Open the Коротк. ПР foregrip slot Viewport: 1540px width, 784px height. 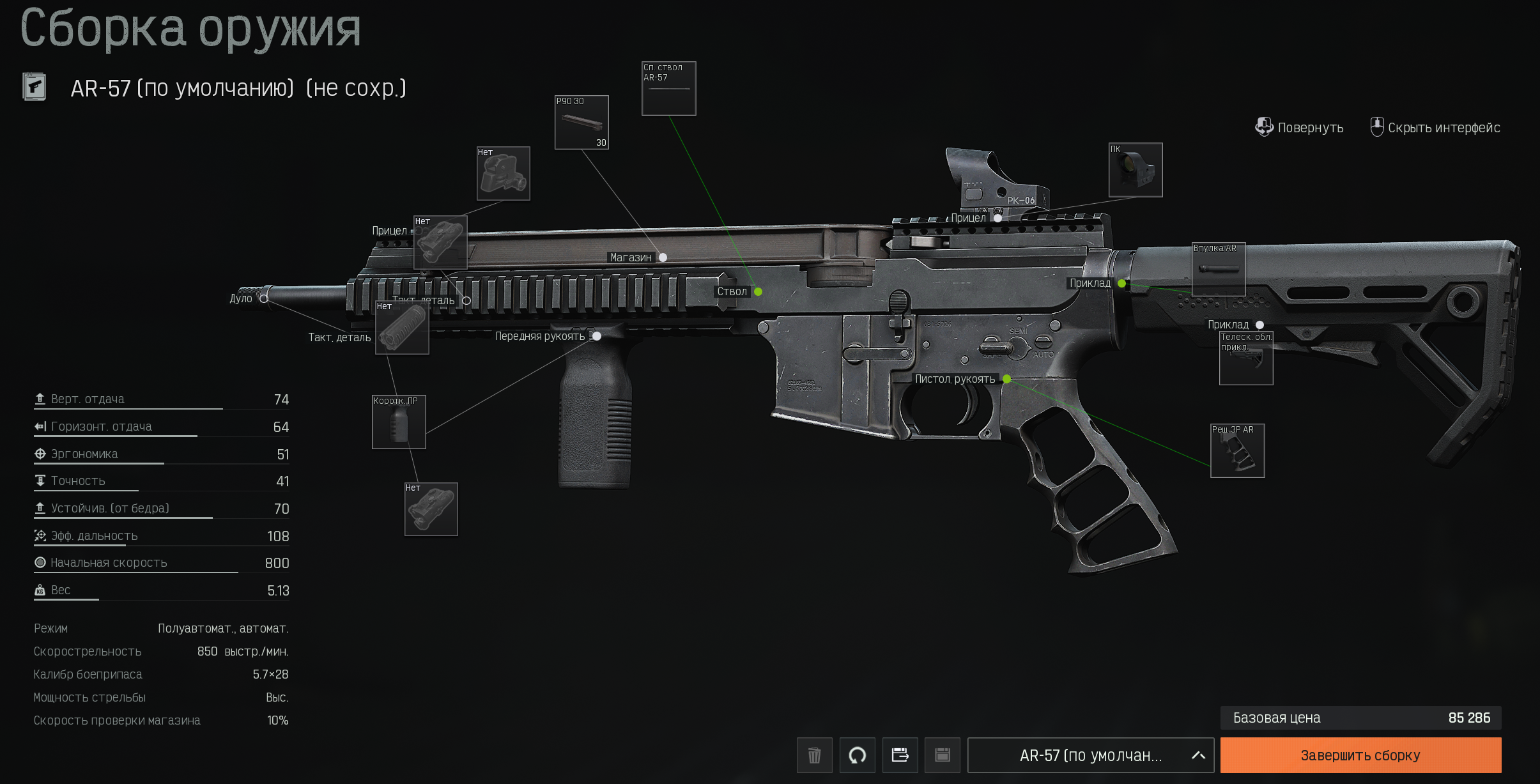pyautogui.click(x=399, y=422)
